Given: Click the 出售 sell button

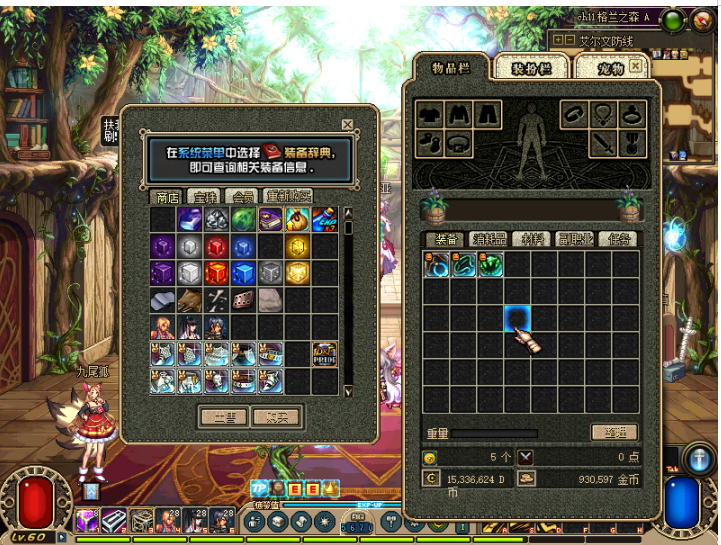Looking at the screenshot, I should click(223, 416).
